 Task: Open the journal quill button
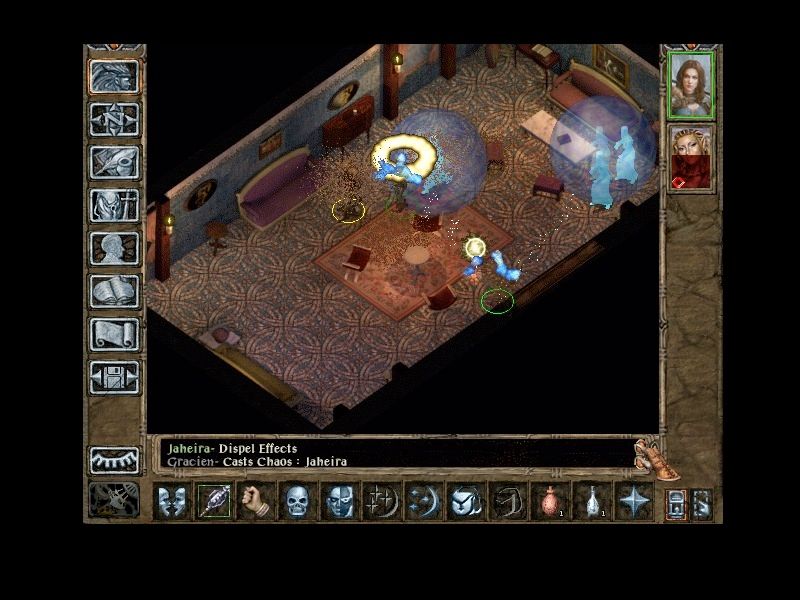coord(114,162)
